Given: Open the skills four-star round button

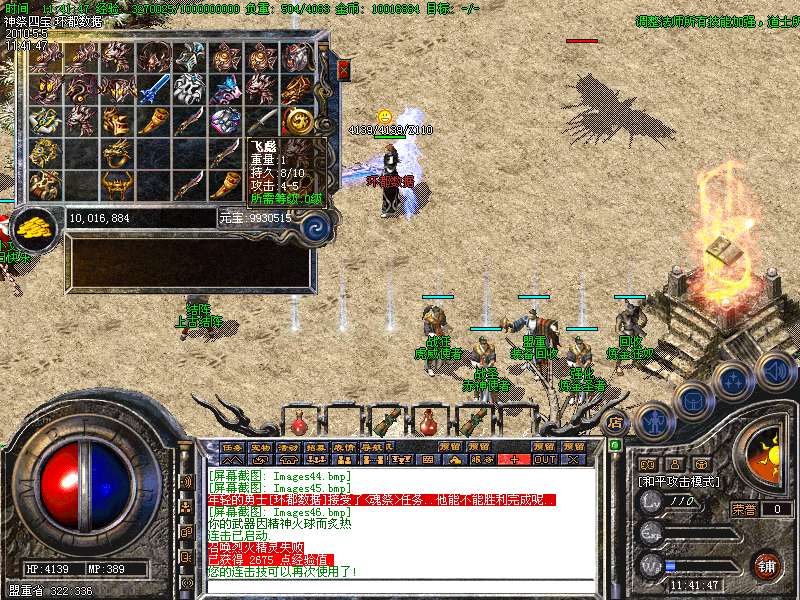Looking at the screenshot, I should [x=734, y=381].
